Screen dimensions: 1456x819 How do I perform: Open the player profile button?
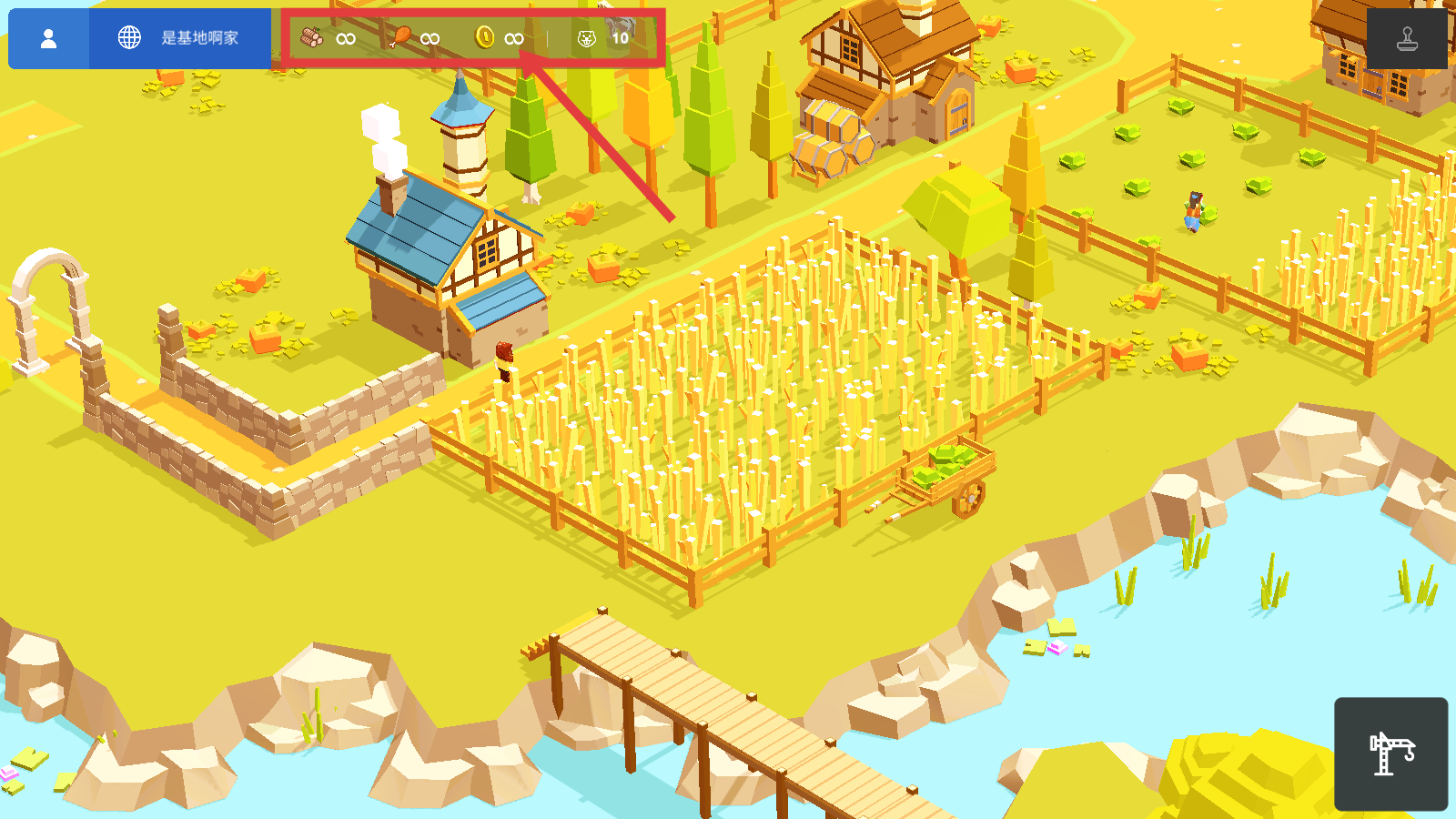49,38
